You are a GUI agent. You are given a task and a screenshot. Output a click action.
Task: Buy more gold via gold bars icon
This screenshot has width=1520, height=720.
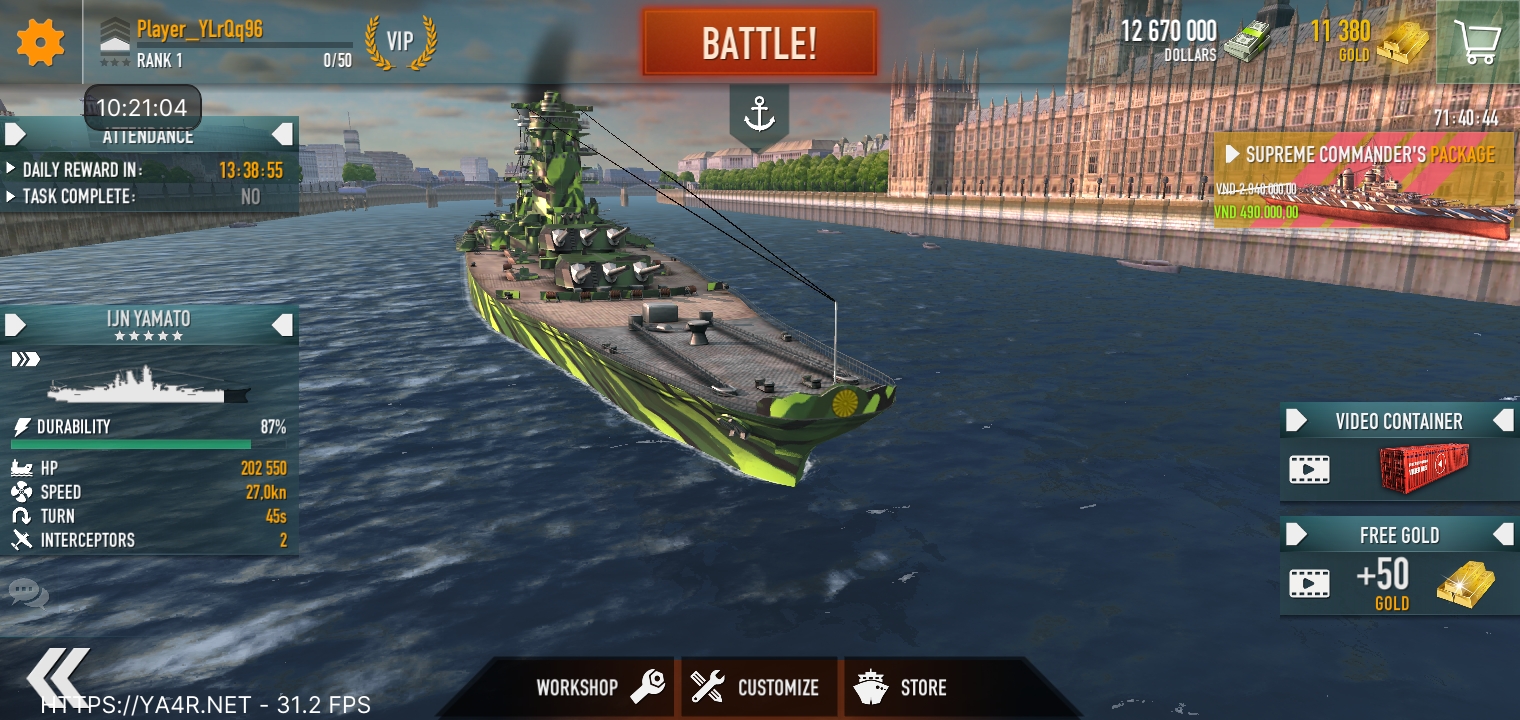(x=1404, y=44)
